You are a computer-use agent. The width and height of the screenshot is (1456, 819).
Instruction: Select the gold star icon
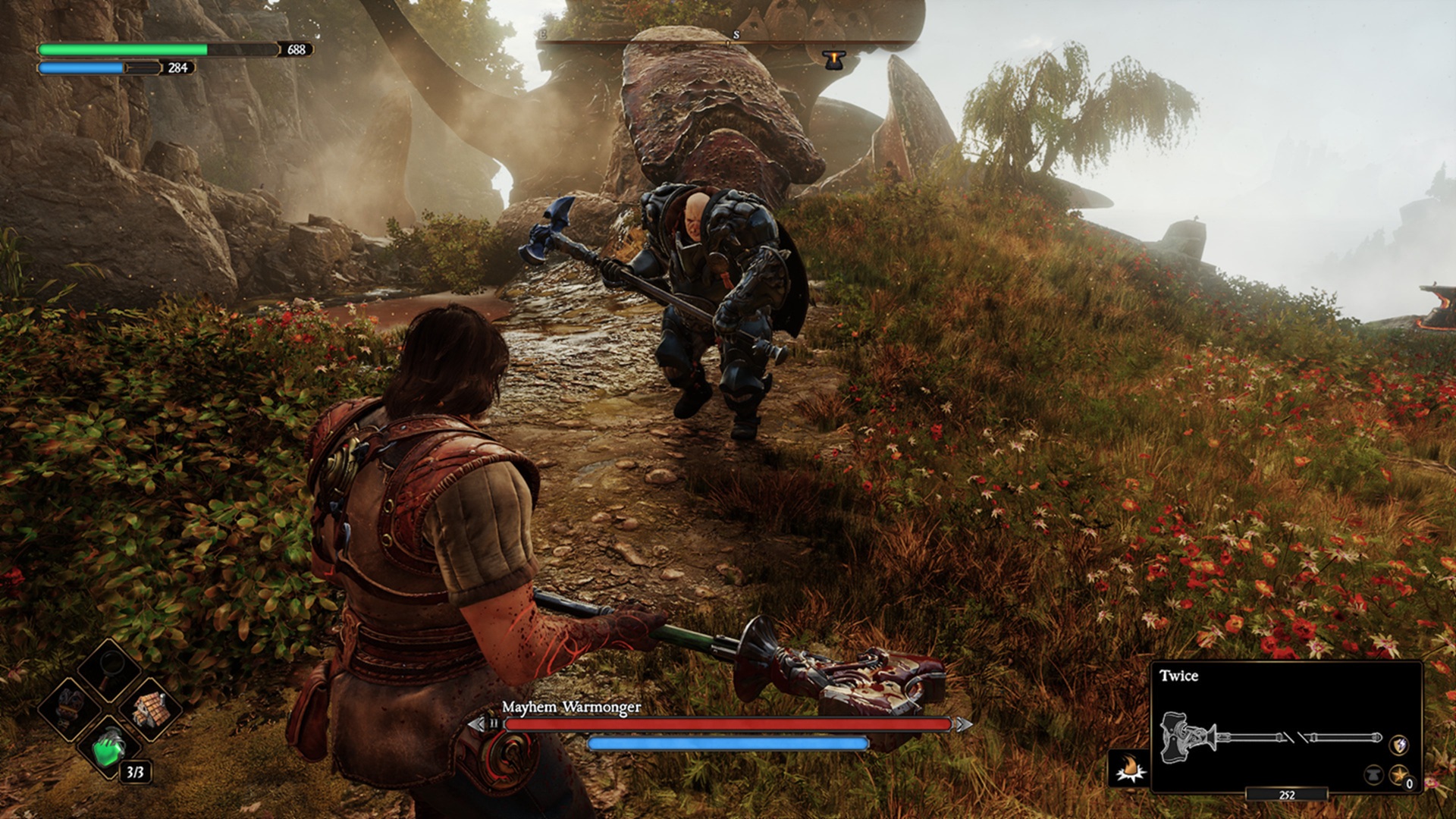(1399, 775)
